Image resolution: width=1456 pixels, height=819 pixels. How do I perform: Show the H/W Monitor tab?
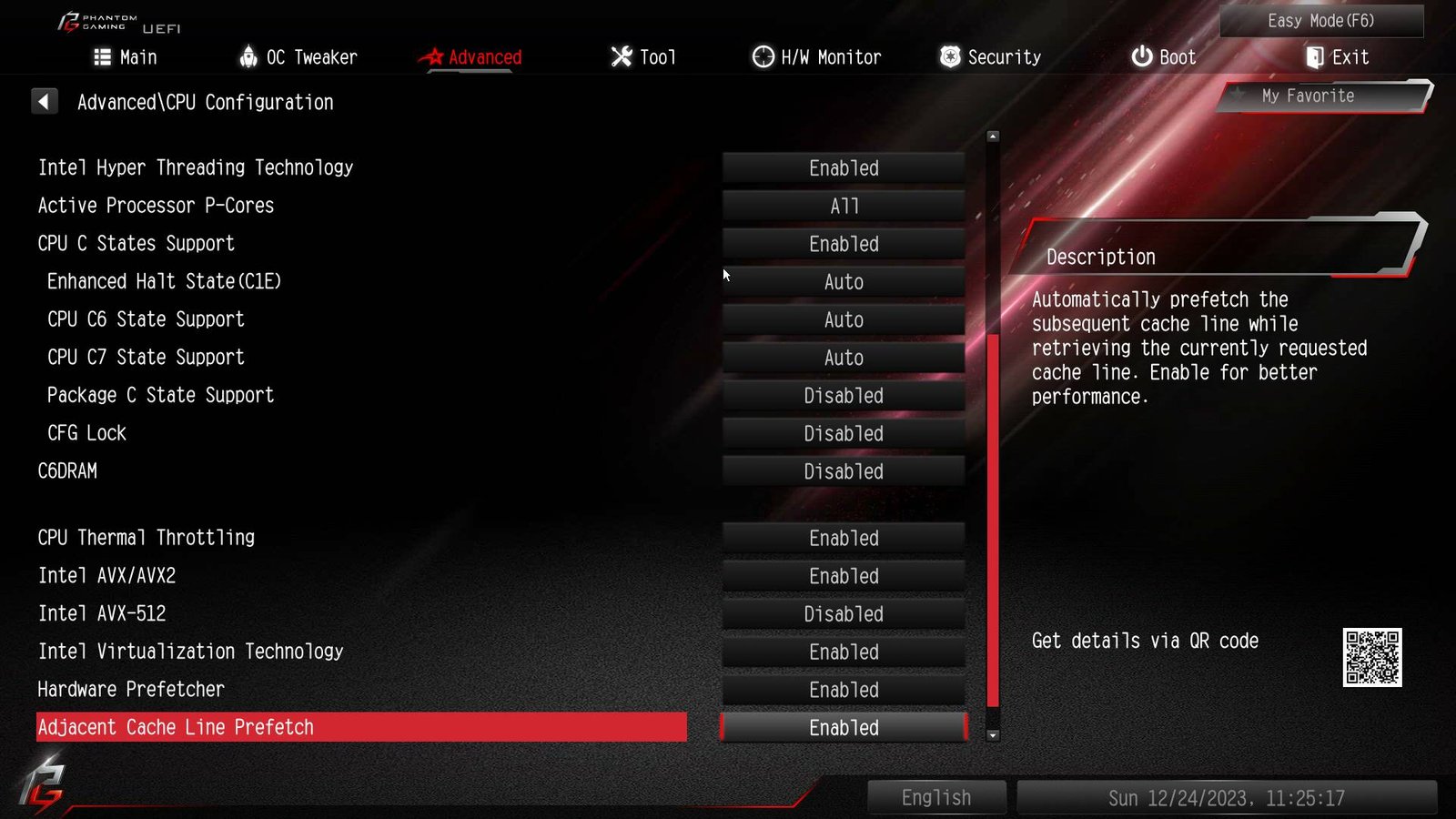click(816, 57)
